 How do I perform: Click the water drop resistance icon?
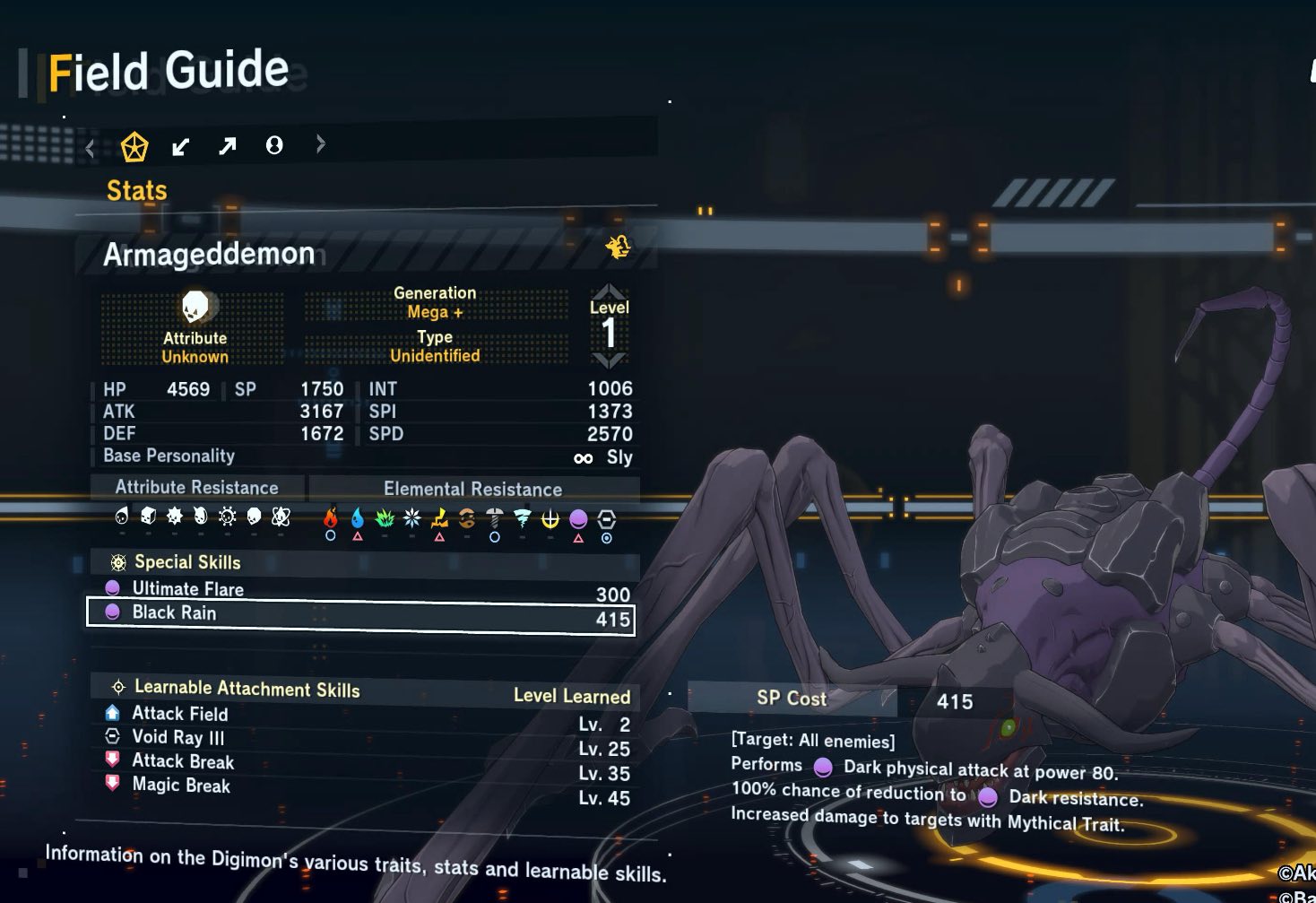[358, 517]
